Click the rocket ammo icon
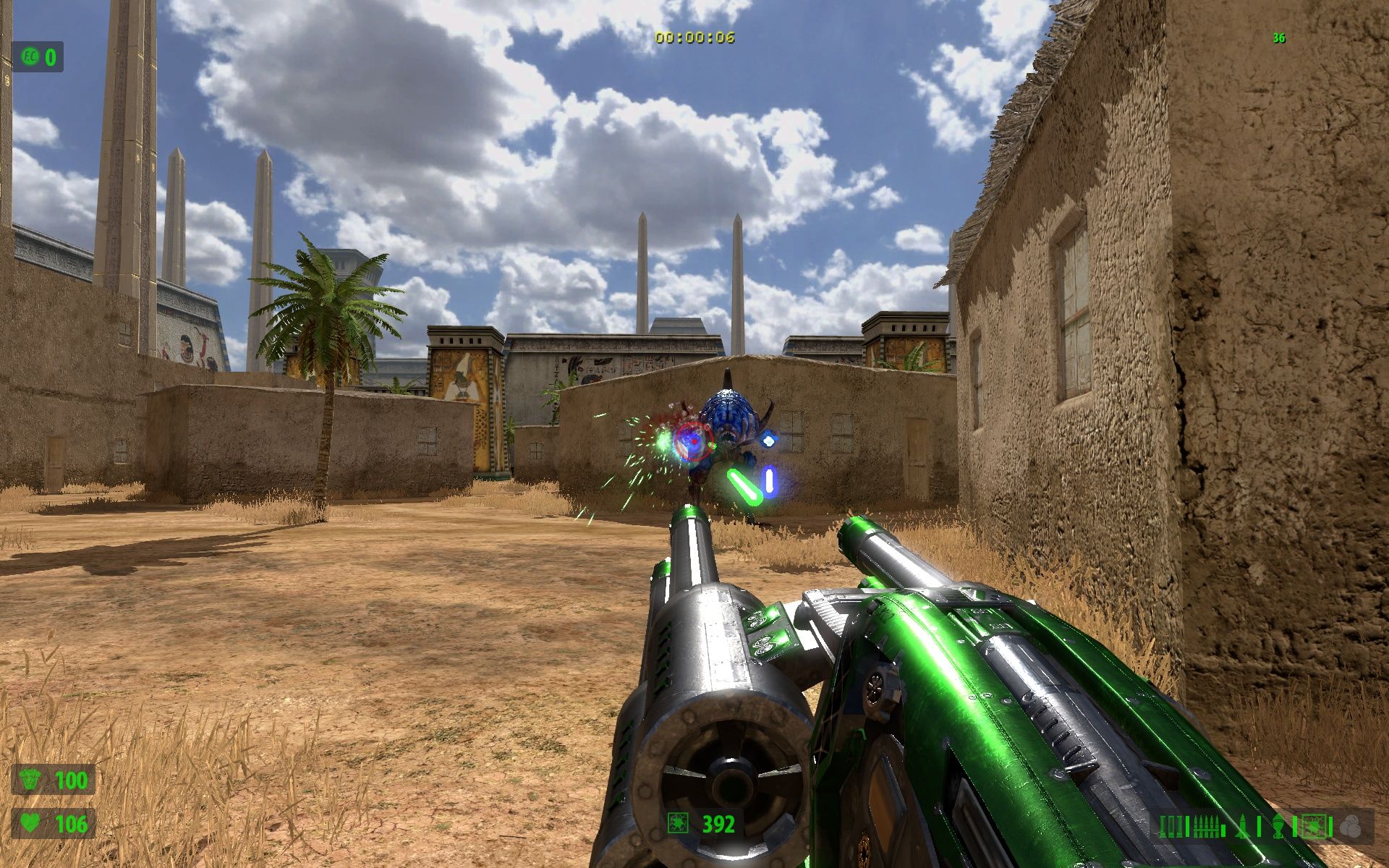The height and width of the screenshot is (868, 1389). pyautogui.click(x=1244, y=826)
